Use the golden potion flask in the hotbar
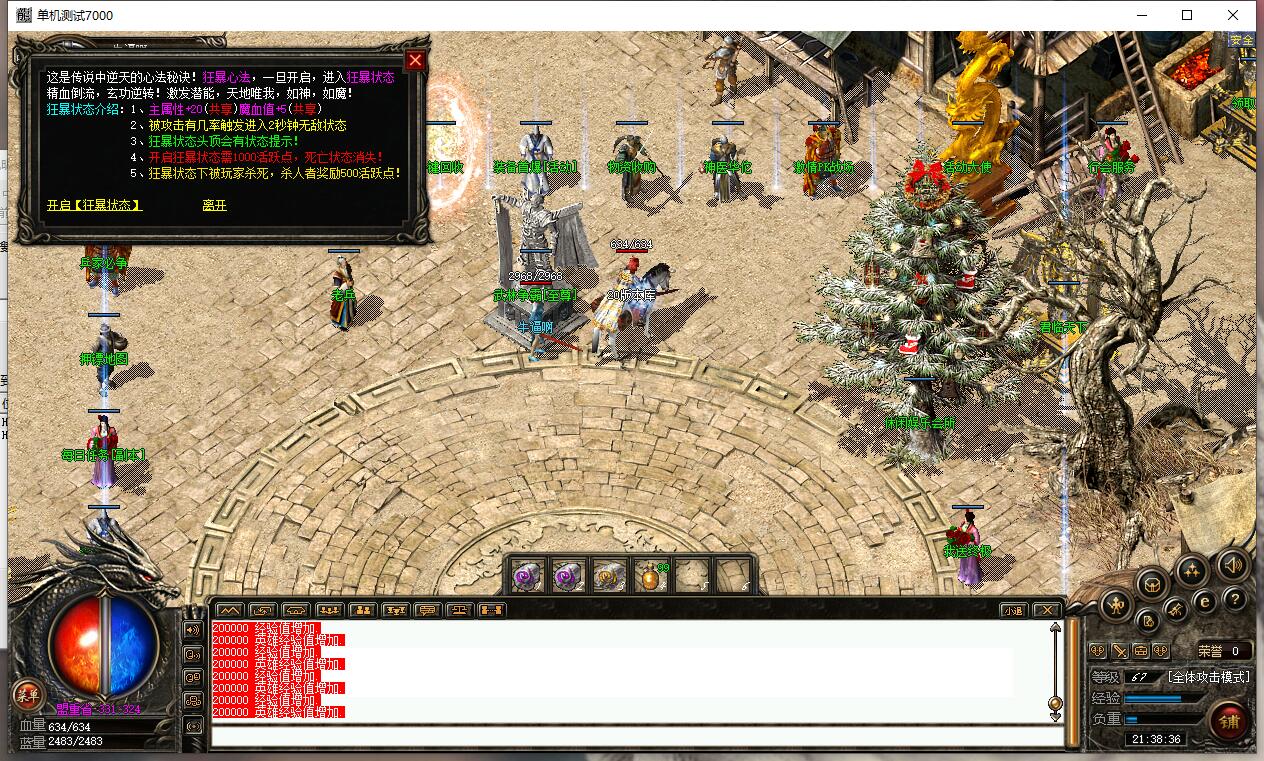The width and height of the screenshot is (1264, 761). point(650,576)
